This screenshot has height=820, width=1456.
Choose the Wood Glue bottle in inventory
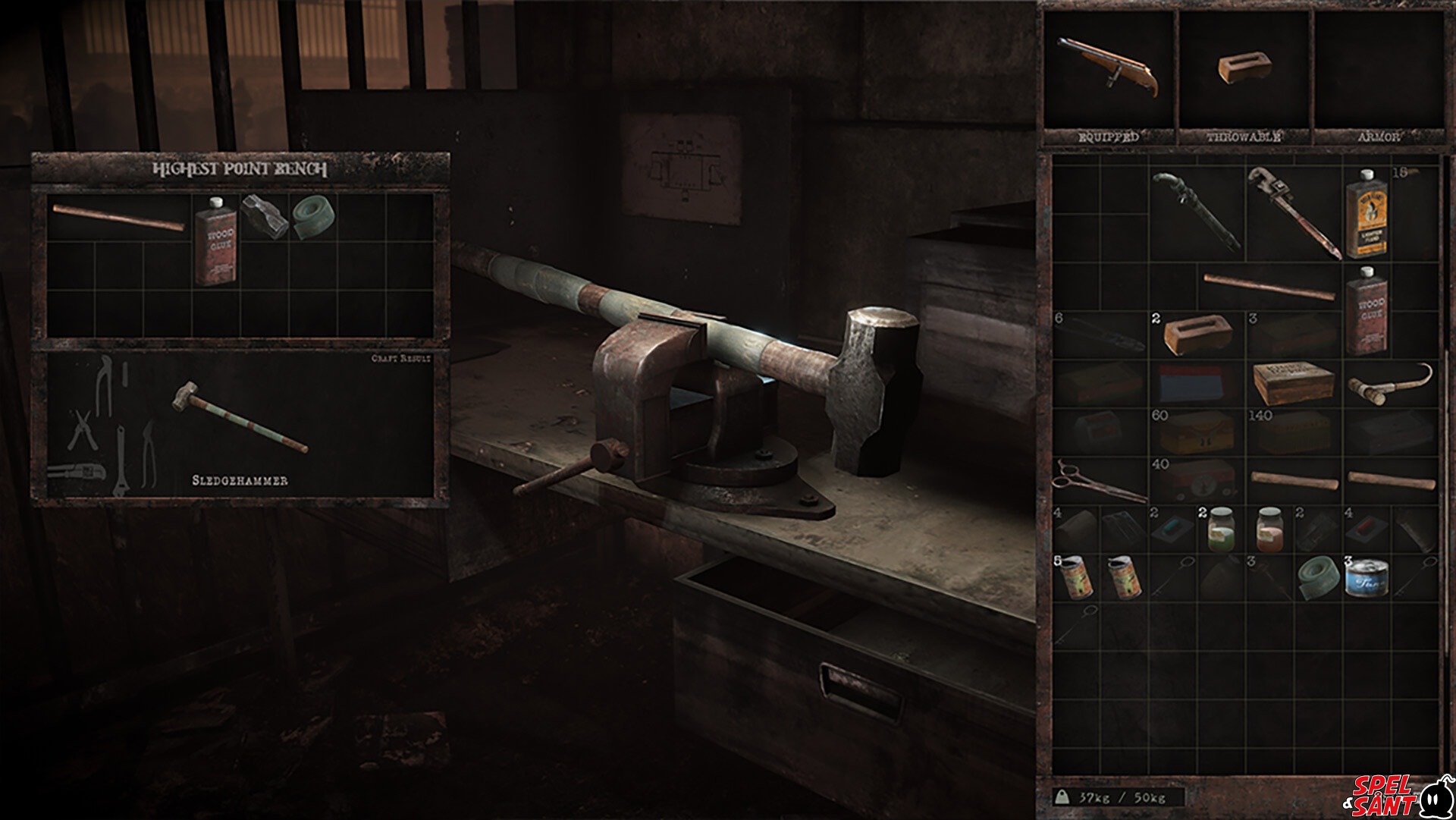(x=1367, y=311)
